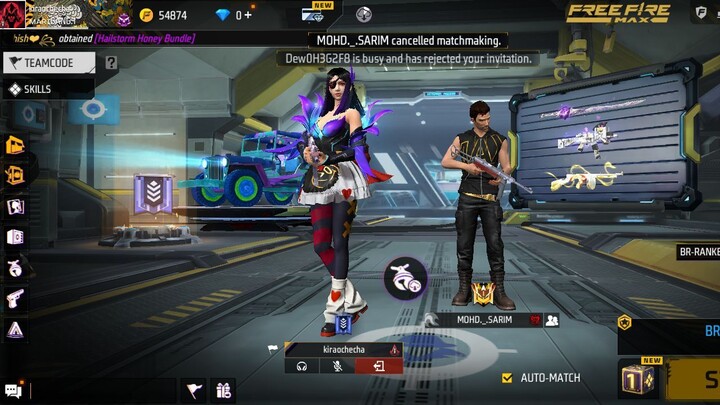Activate the round pet skill icon
720x405 pixels.
point(405,278)
